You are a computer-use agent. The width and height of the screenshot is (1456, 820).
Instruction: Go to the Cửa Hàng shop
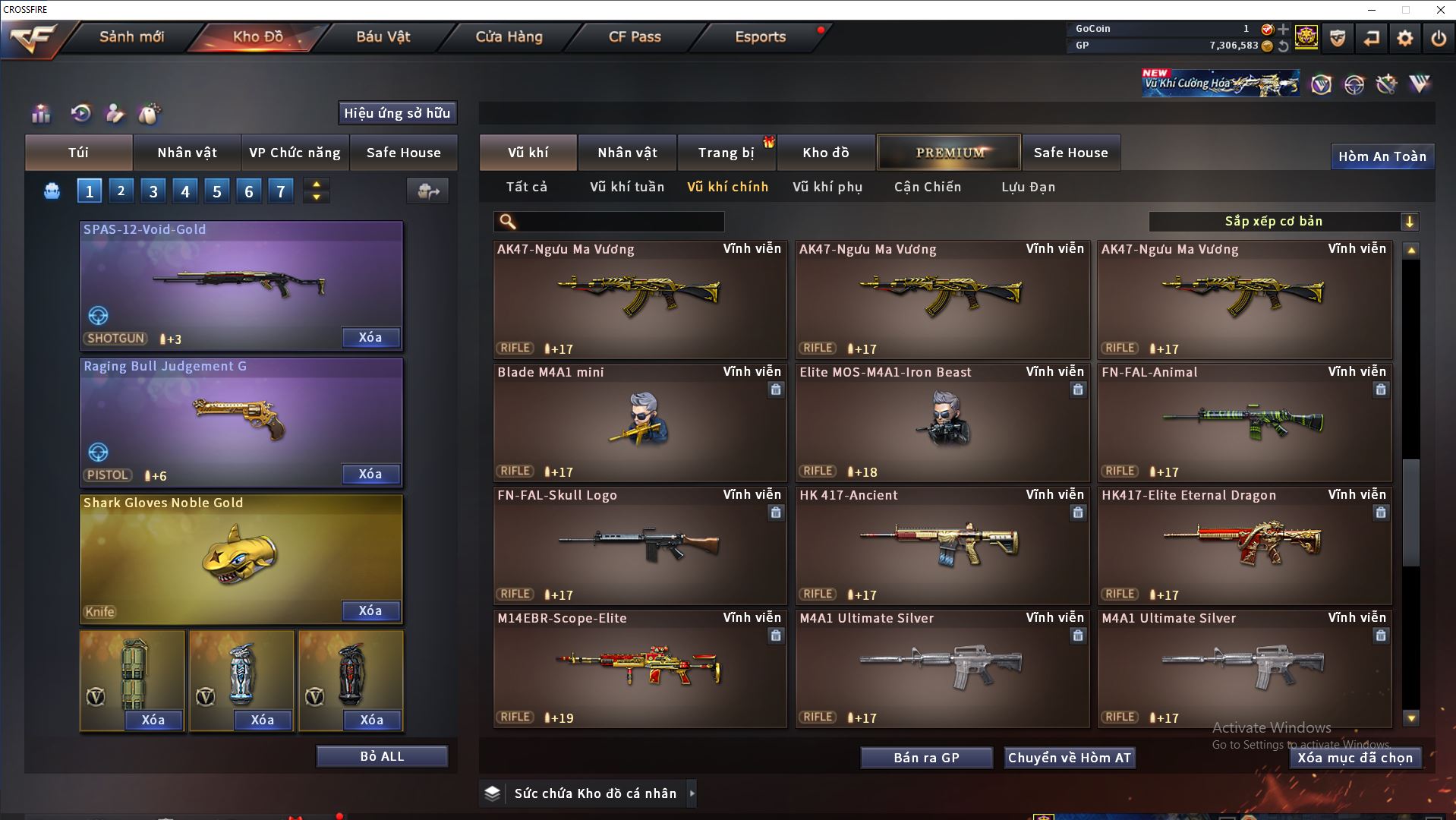point(509,36)
